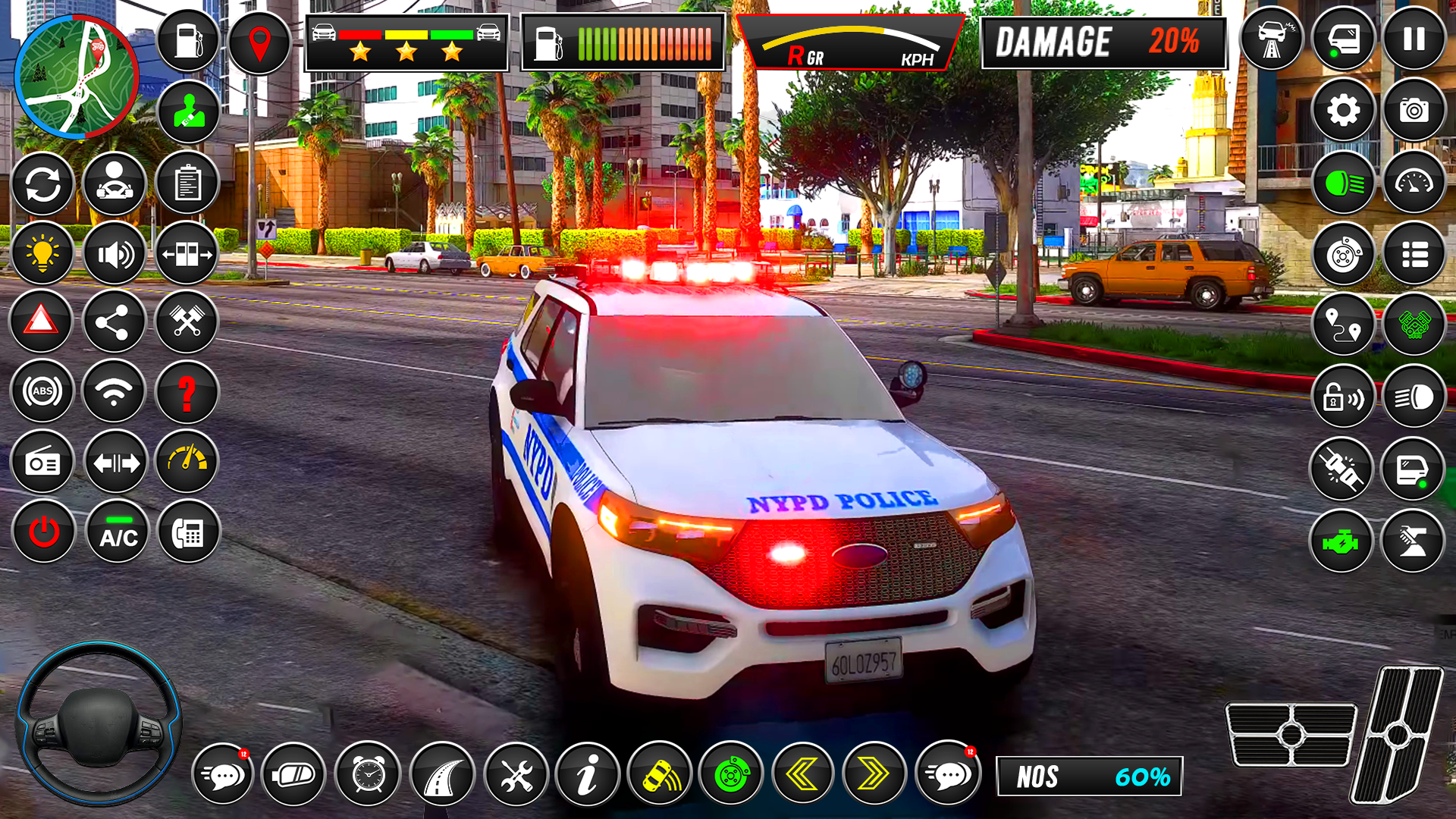Click the circular minimap
Screen dimensions: 1456x819
point(76,76)
